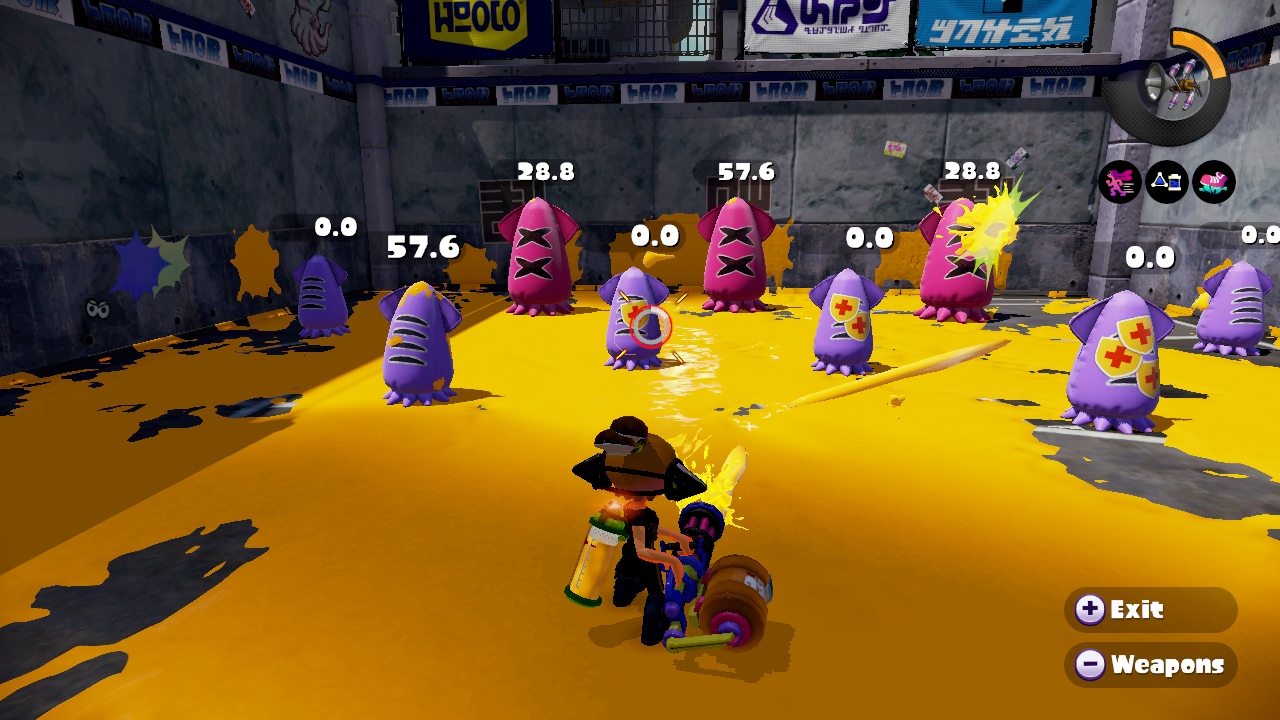
Task: Click the Run Speed Up ability icon
Action: [1119, 182]
